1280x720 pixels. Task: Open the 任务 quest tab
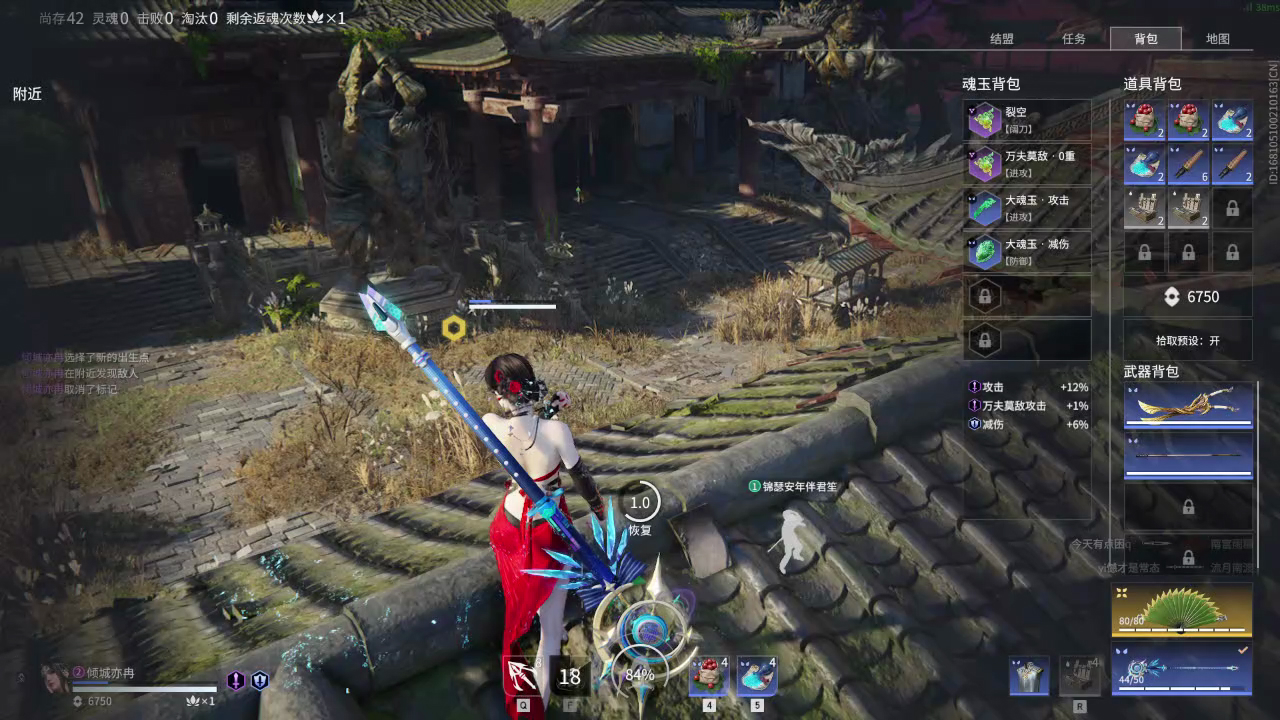tap(1074, 39)
